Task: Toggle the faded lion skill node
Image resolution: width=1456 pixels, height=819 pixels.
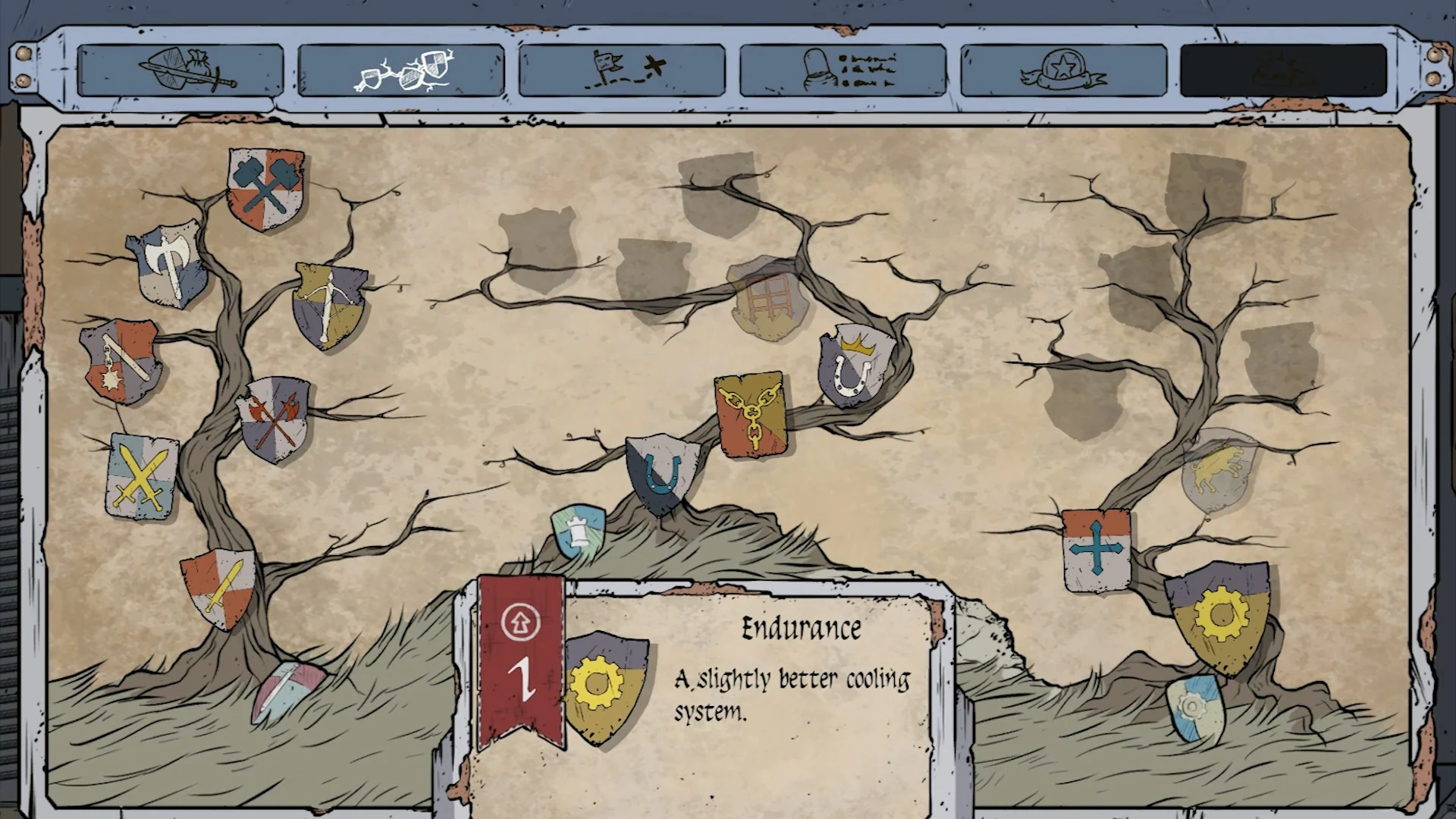Action: coord(1213,466)
